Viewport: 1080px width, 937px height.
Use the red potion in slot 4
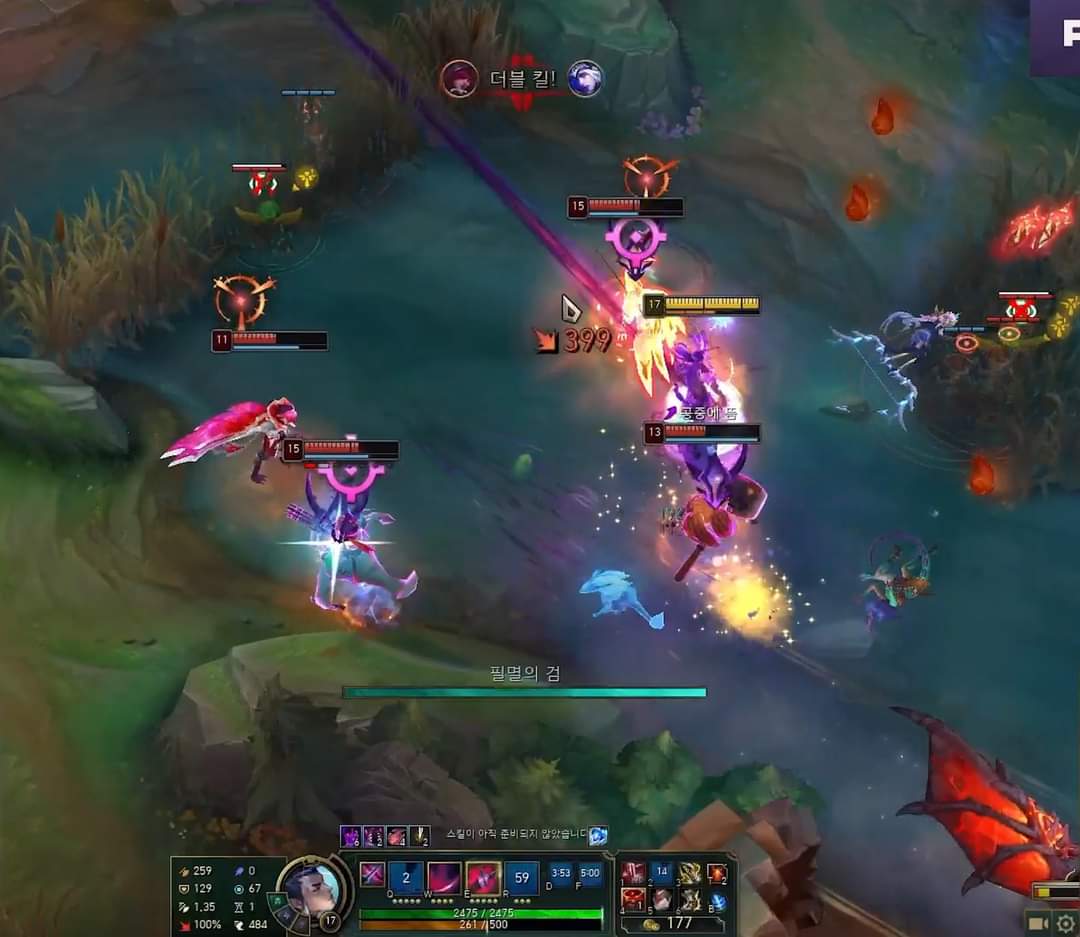(x=633, y=900)
